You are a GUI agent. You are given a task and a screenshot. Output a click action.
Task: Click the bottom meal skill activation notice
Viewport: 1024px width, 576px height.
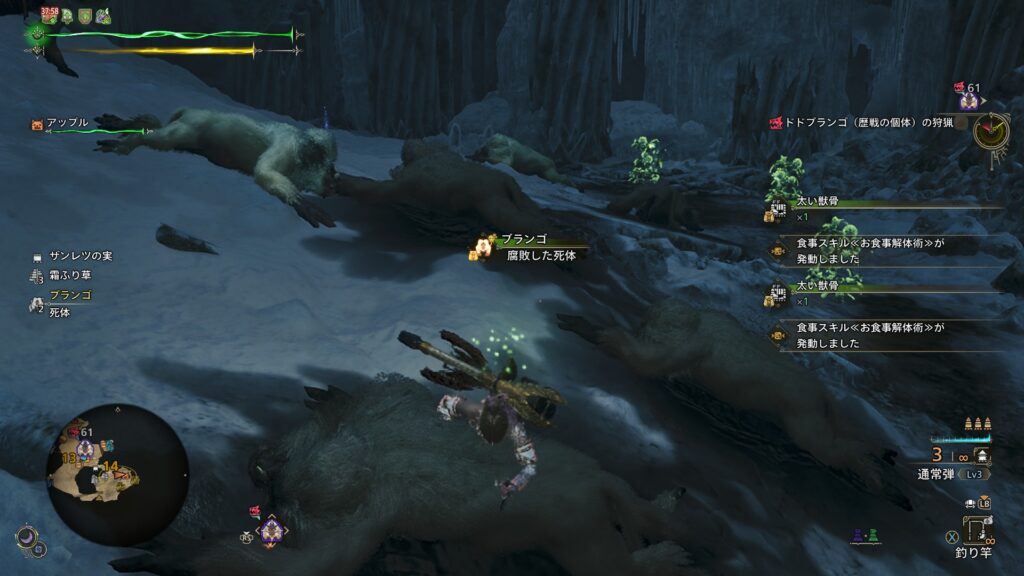868,335
